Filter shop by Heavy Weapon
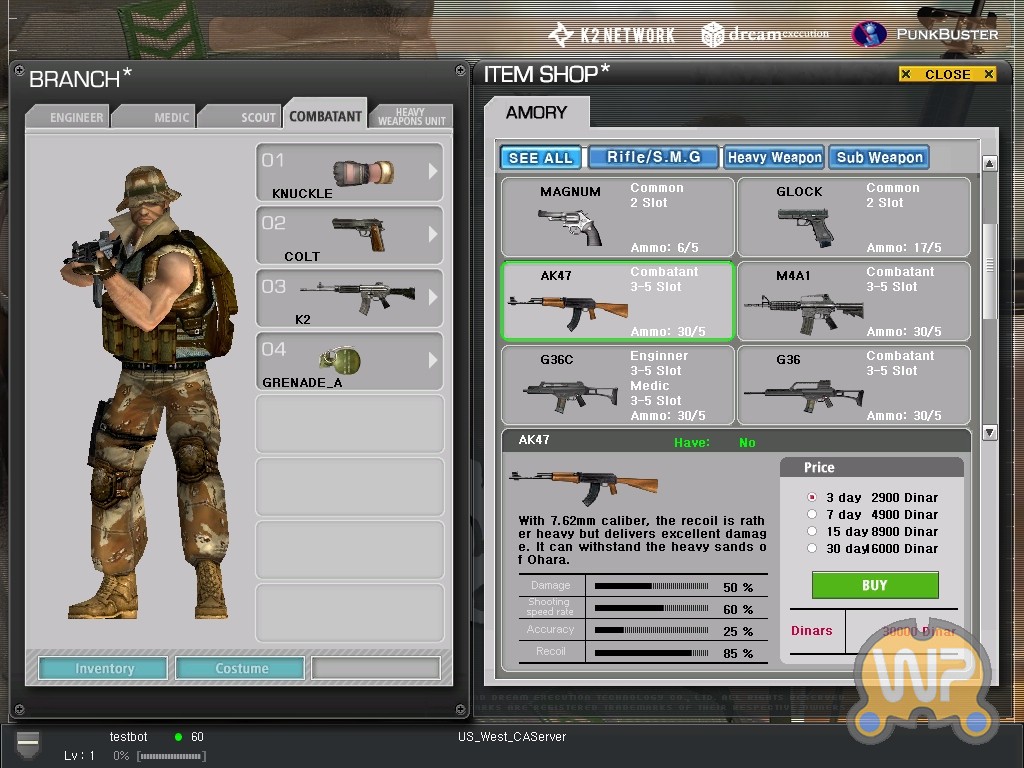The width and height of the screenshot is (1024, 768). click(774, 157)
